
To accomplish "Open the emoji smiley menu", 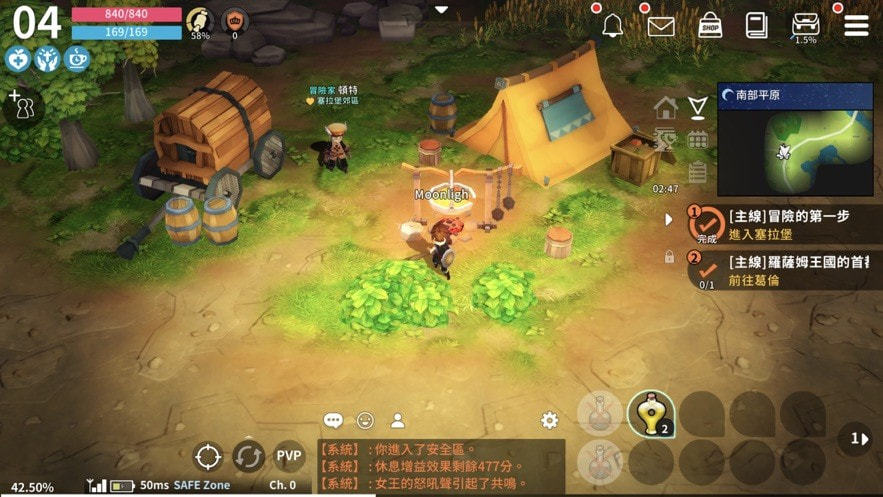I will tap(365, 421).
